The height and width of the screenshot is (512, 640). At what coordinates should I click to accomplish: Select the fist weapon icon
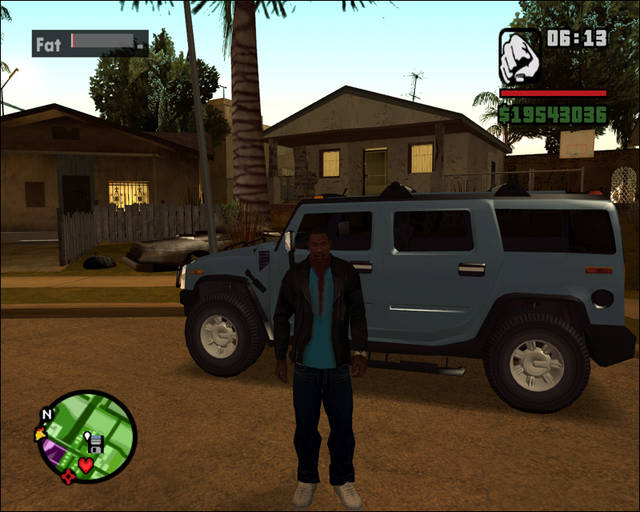pos(520,58)
